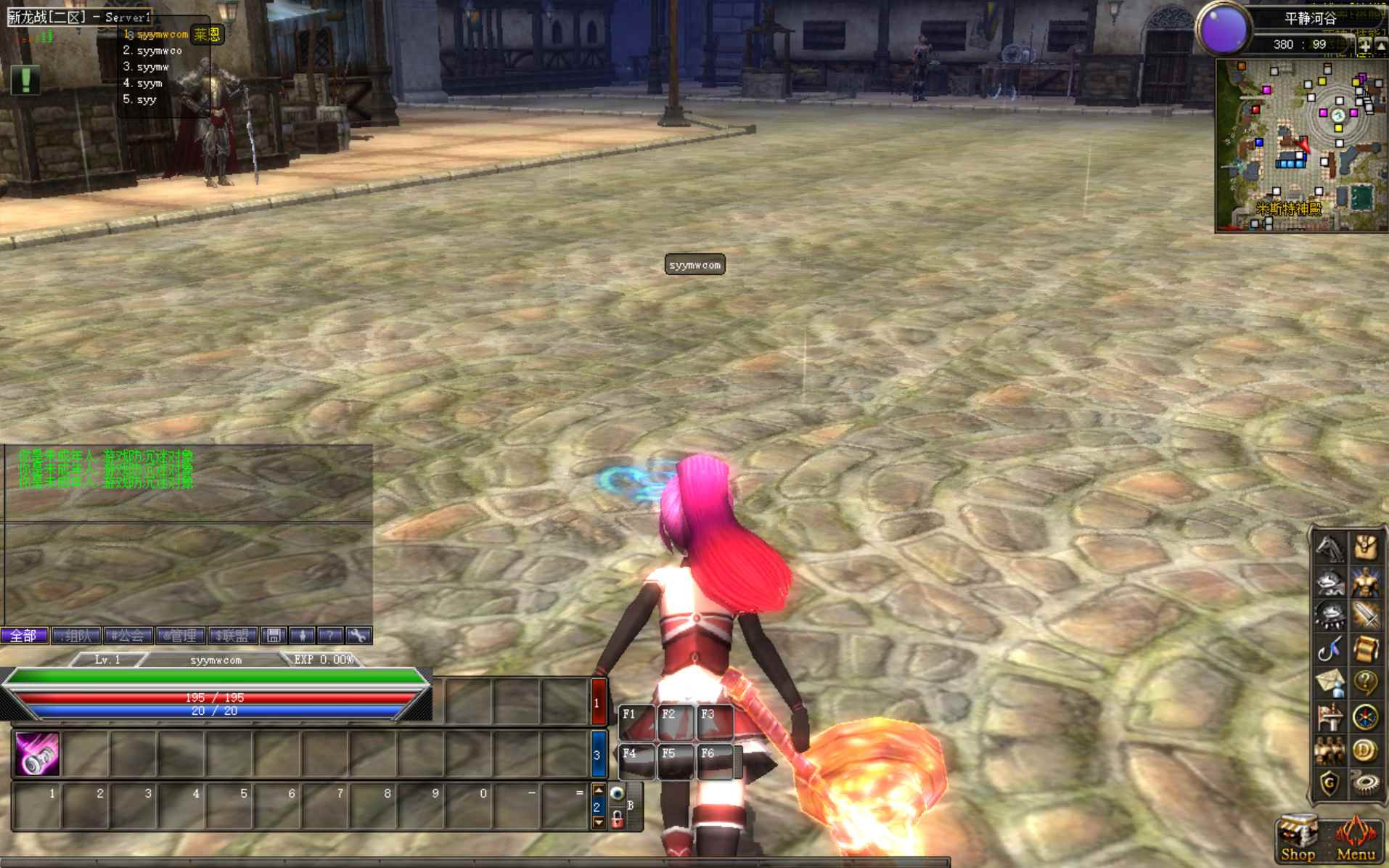Open the skills sword icon
1389x868 pixels.
coord(1365,615)
